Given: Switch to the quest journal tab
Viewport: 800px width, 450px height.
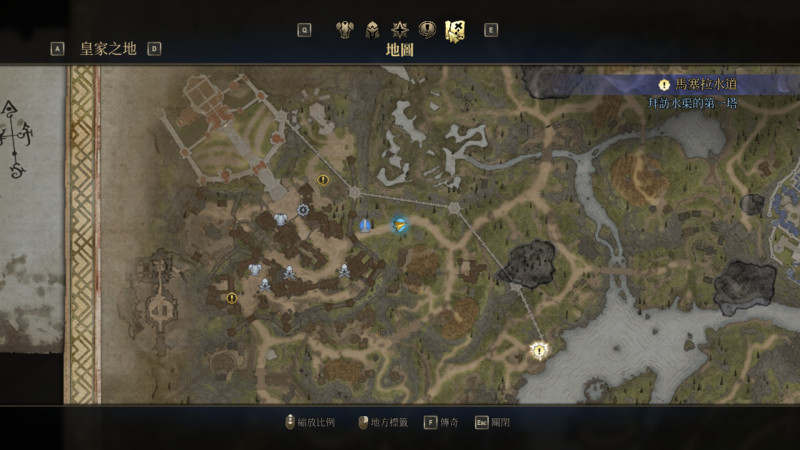Looking at the screenshot, I should (427, 29).
